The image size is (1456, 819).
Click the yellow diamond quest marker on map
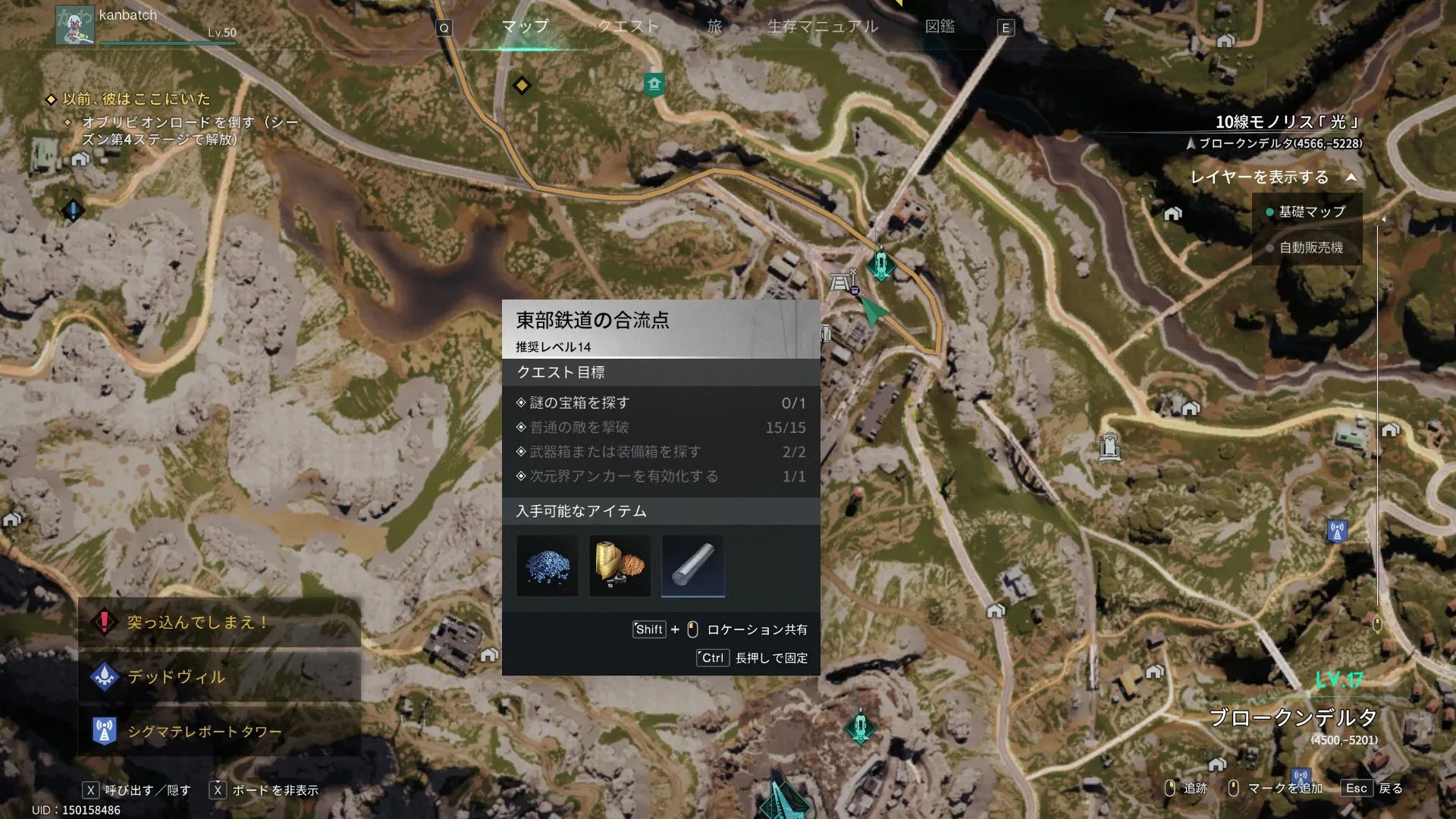click(522, 85)
